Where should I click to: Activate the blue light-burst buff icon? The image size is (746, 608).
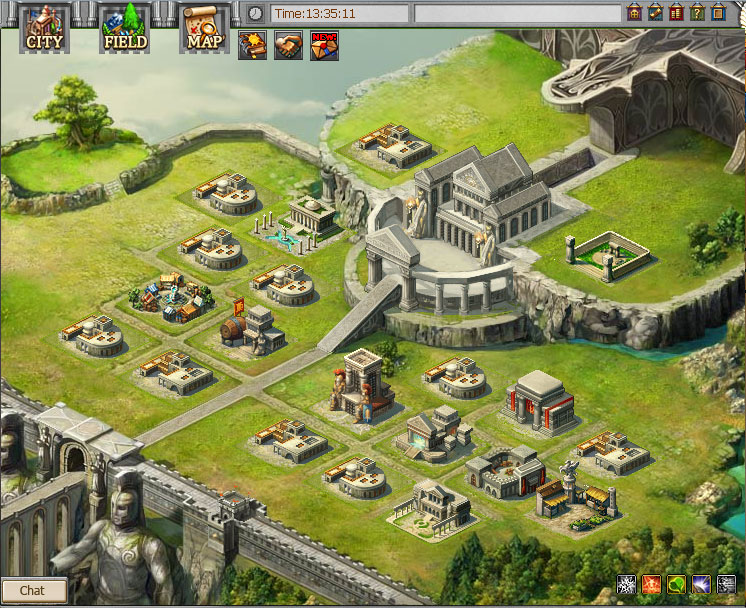(701, 584)
